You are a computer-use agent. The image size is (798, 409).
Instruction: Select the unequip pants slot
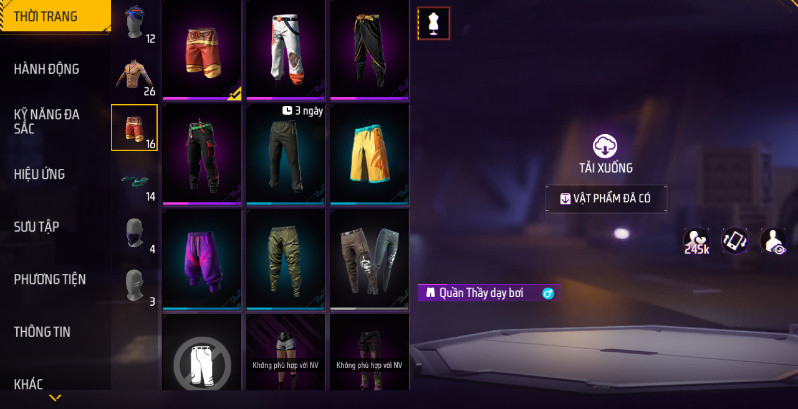point(201,360)
